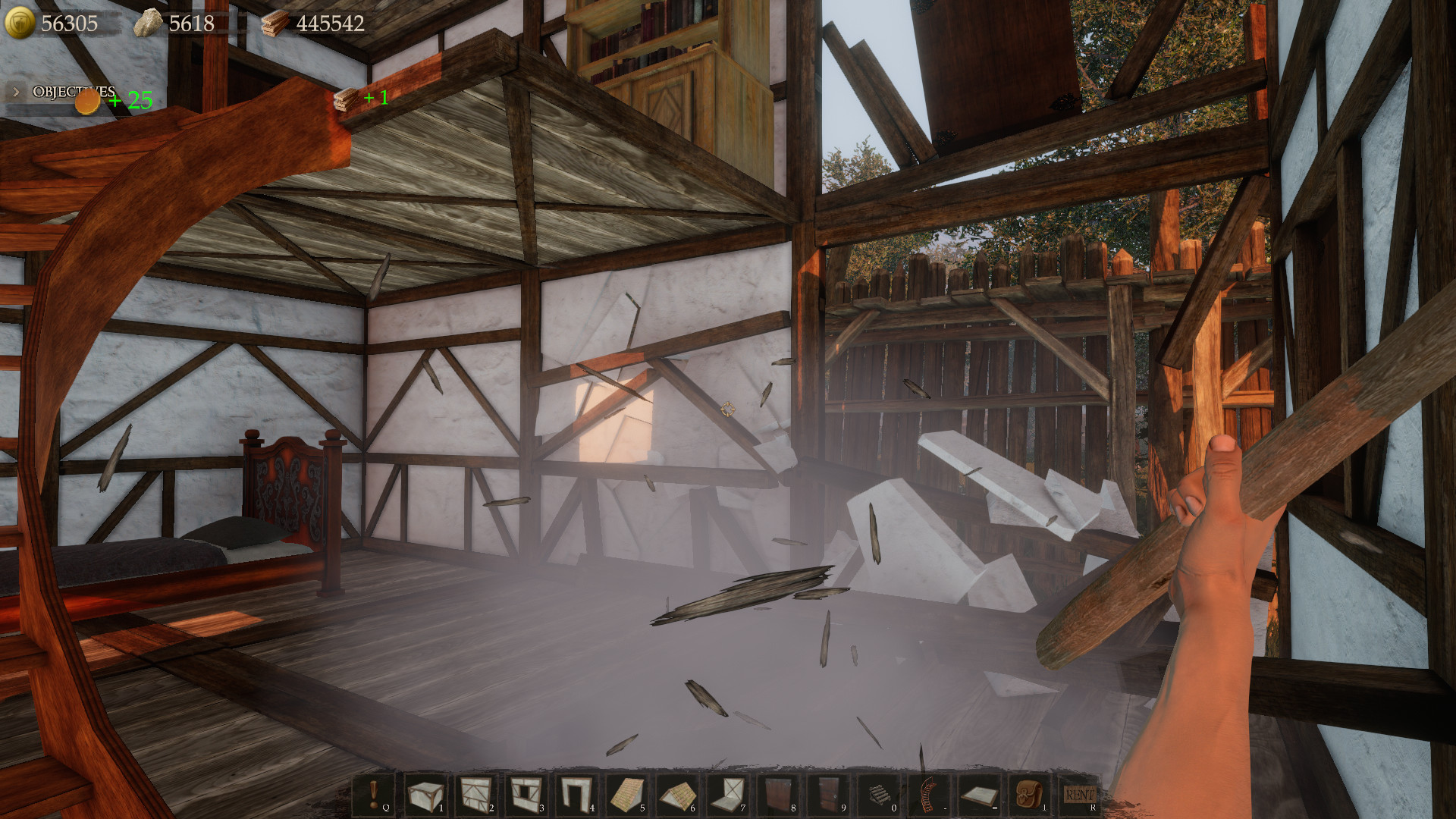Open the leather bag inventory slot
This screenshot has height=819, width=1456.
[x=1029, y=794]
